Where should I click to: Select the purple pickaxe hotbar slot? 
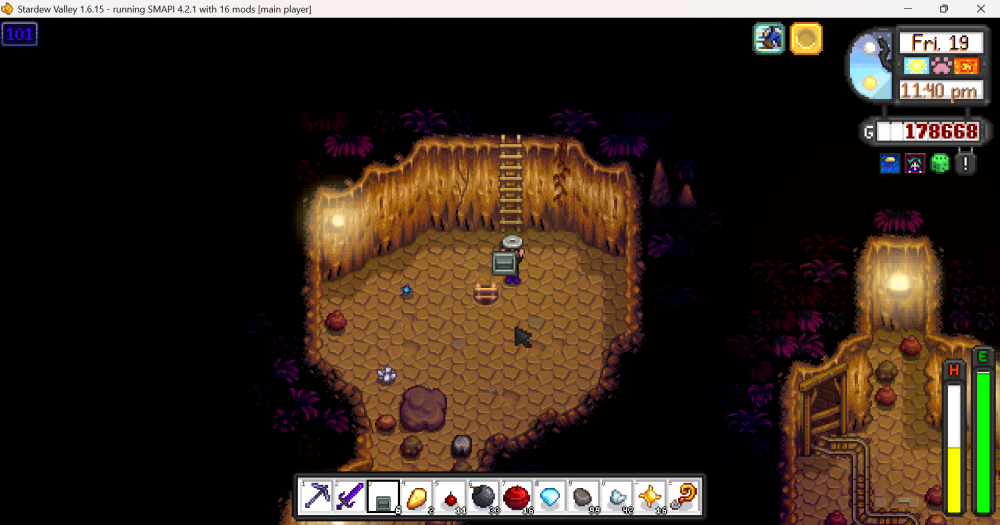coord(317,496)
